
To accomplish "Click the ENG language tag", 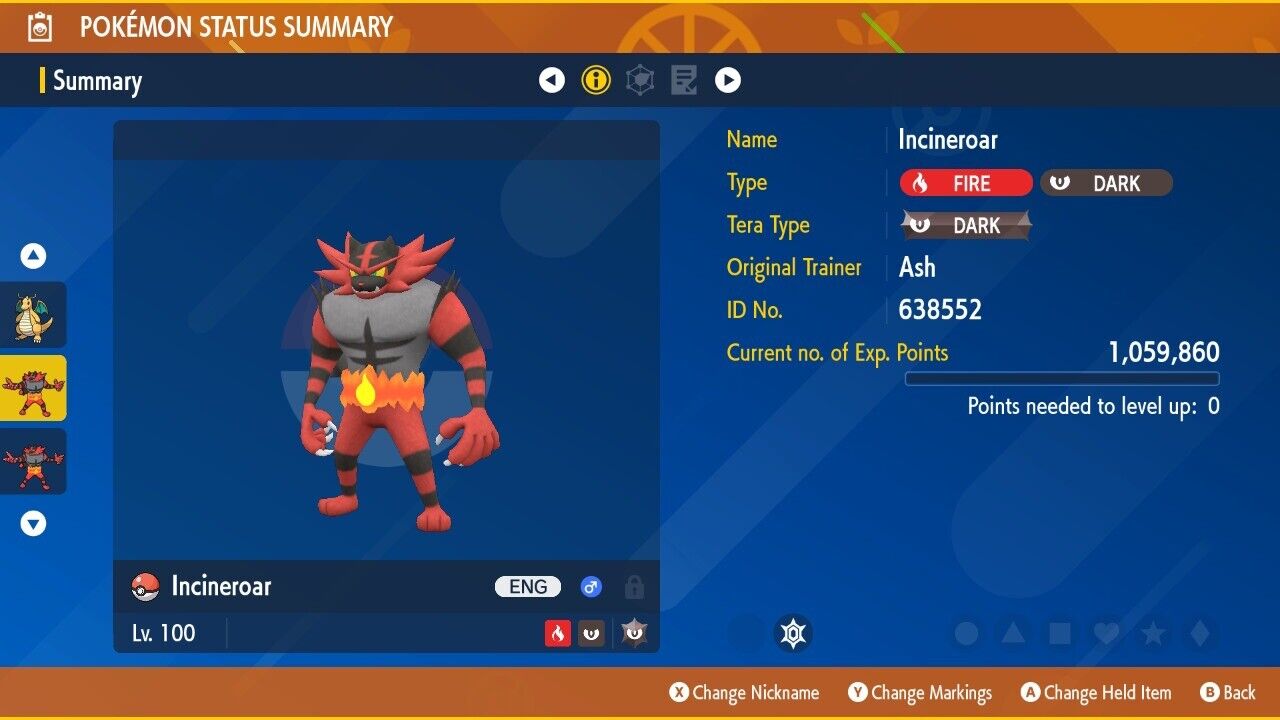I will pyautogui.click(x=528, y=587).
